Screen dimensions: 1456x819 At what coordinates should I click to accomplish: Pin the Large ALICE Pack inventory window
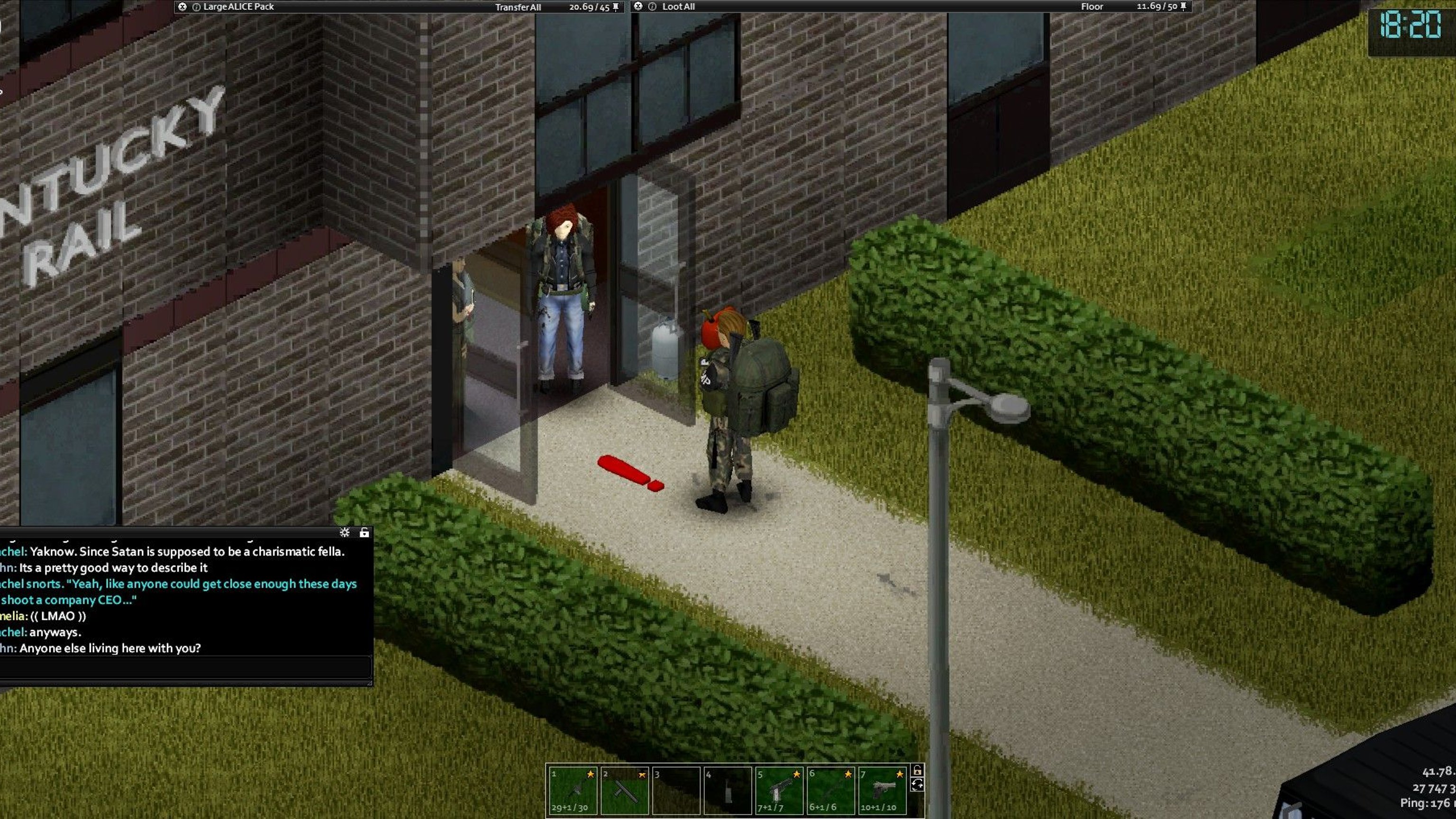pos(616,7)
